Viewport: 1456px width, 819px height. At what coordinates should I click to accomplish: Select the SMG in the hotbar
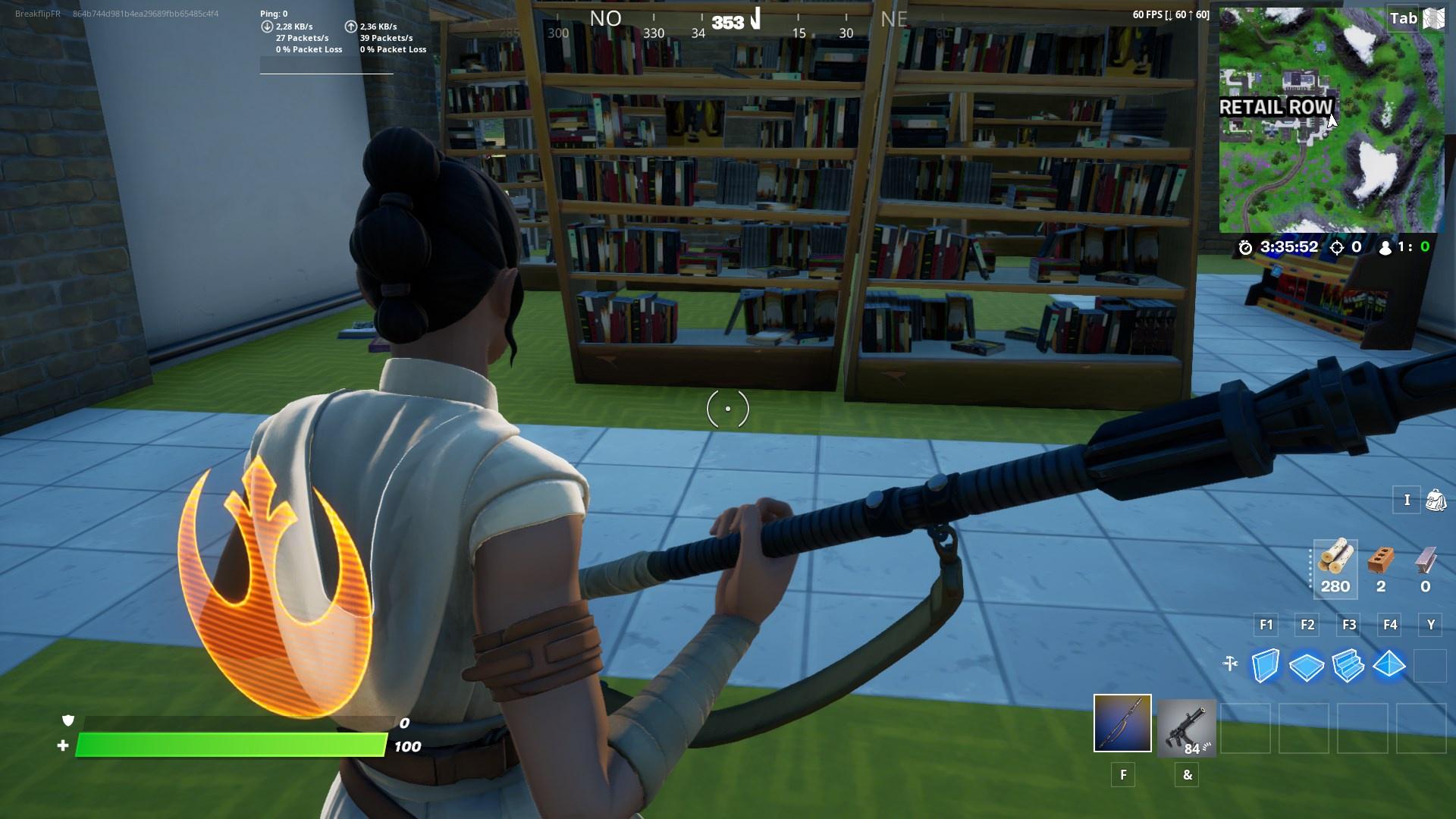click(x=1187, y=730)
